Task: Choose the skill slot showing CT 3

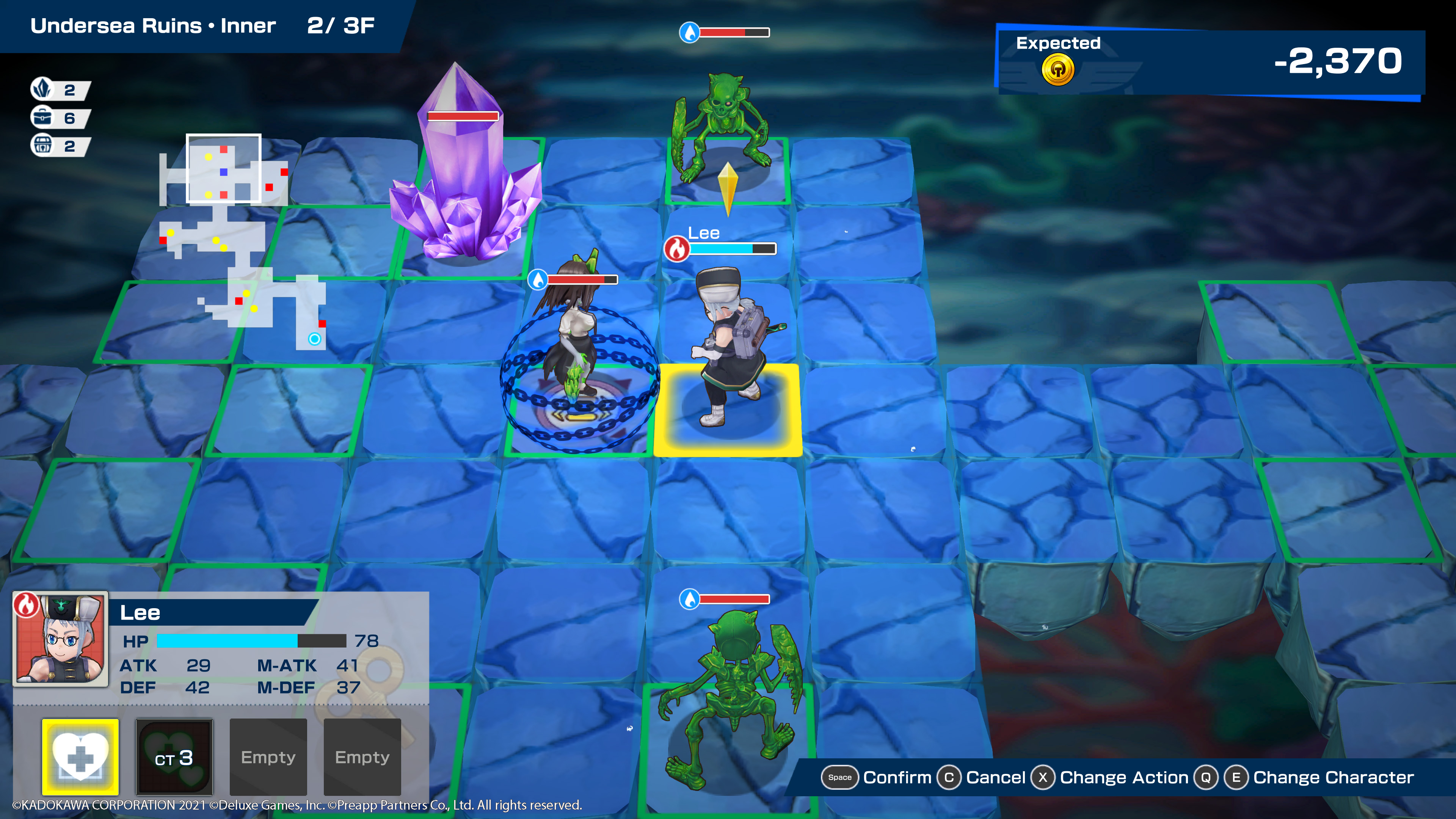Action: 174,756
